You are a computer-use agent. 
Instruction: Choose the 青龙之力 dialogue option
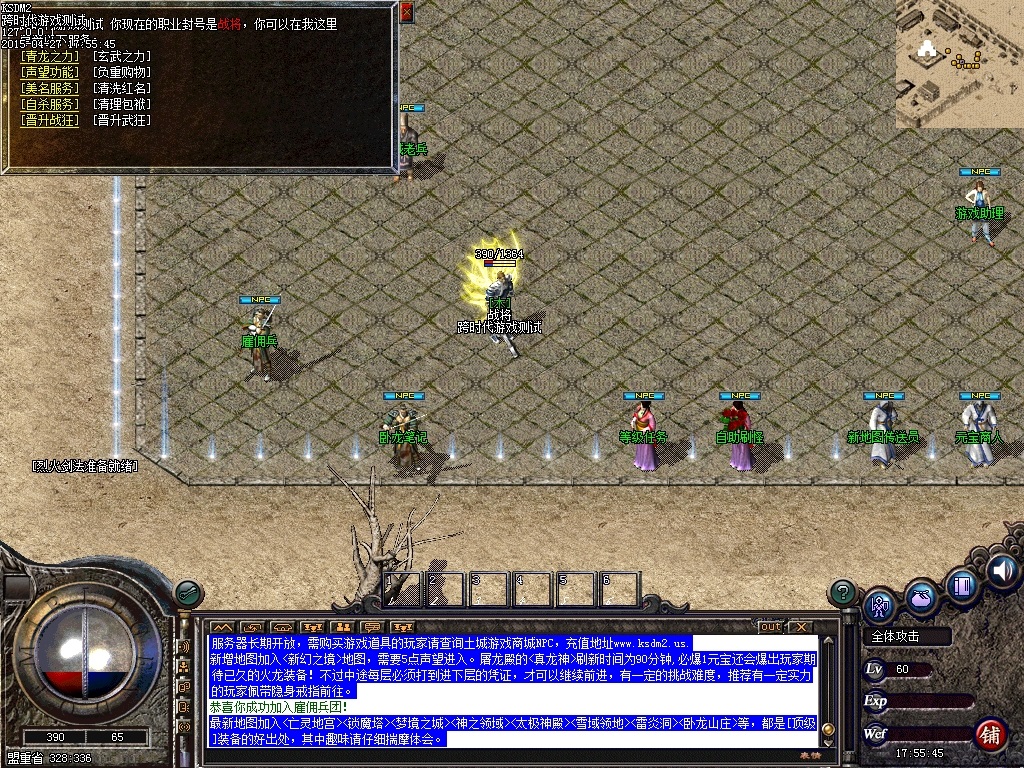coord(49,57)
